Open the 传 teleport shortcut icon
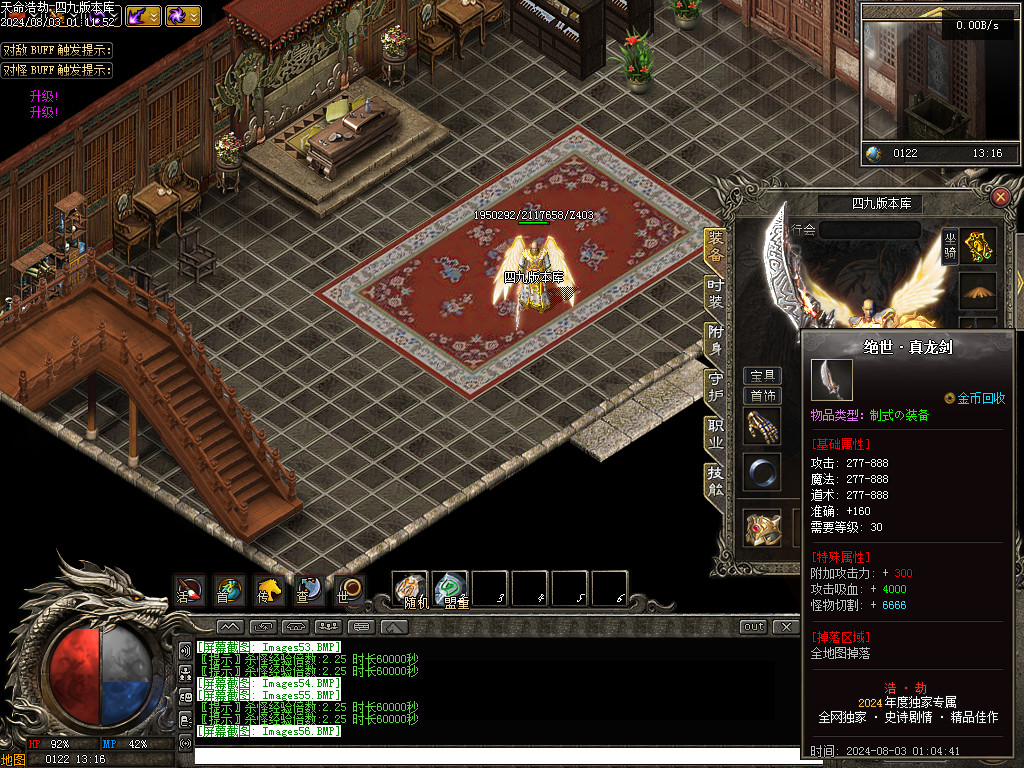The width and height of the screenshot is (1024, 768). (268, 590)
